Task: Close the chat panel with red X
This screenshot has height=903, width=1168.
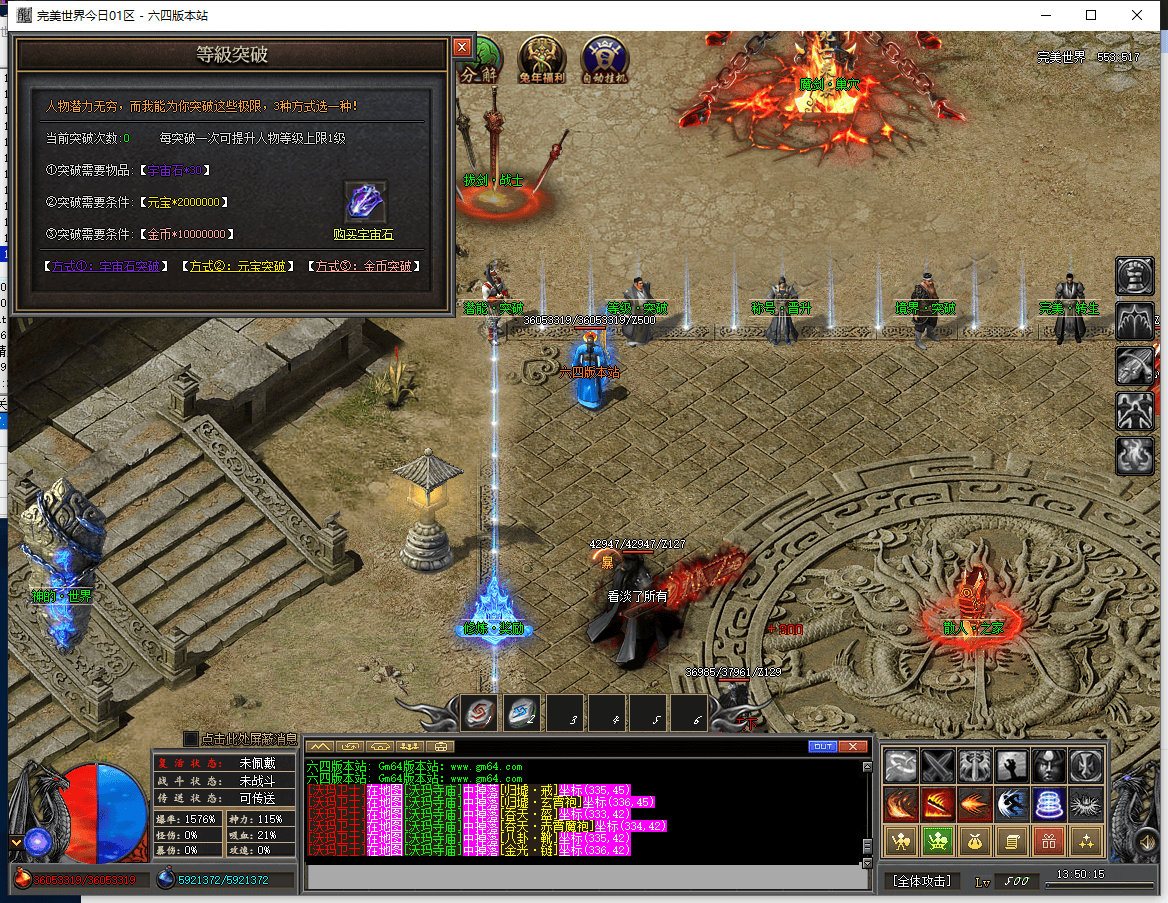Action: point(853,747)
